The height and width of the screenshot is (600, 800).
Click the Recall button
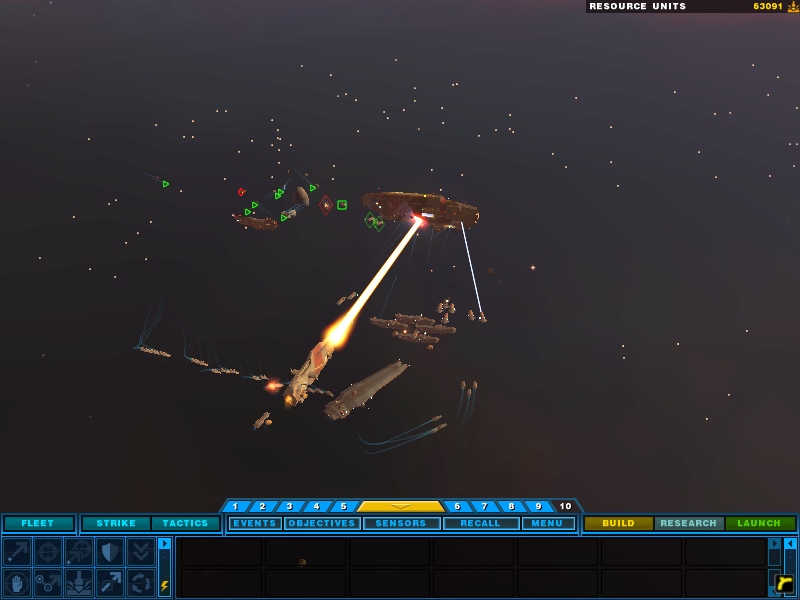click(481, 523)
